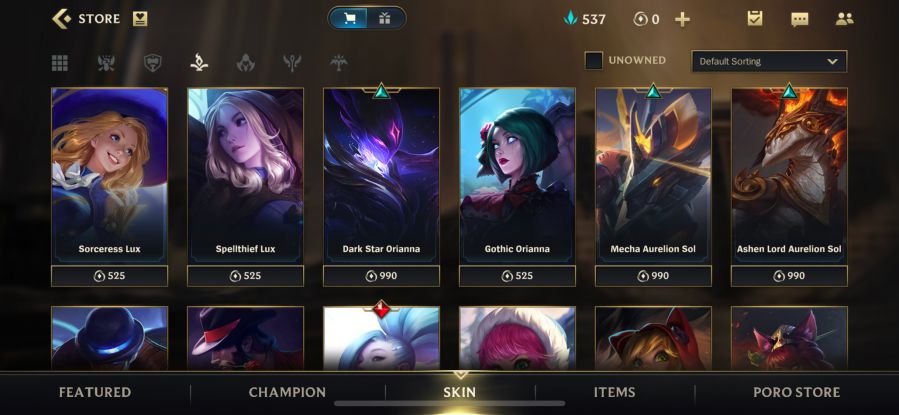Open the Default Sorting dropdown
The width and height of the screenshot is (899, 415).
tap(768, 61)
